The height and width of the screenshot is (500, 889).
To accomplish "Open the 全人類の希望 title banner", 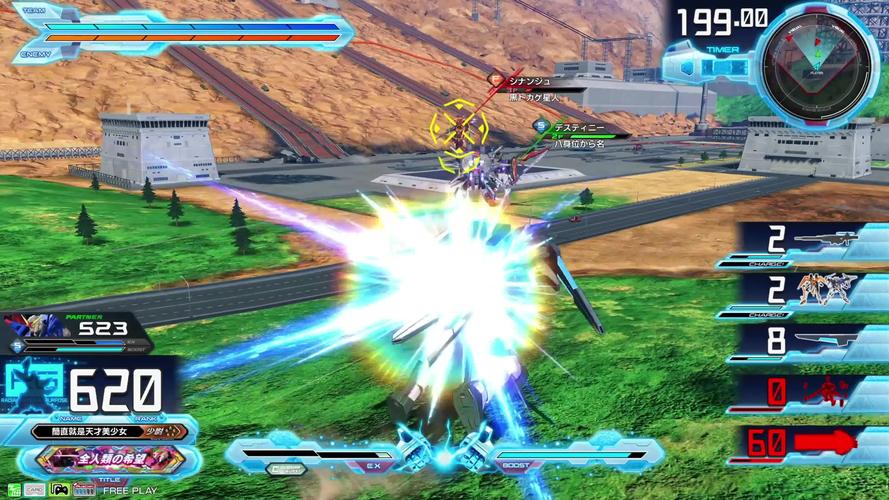I will tap(111, 460).
